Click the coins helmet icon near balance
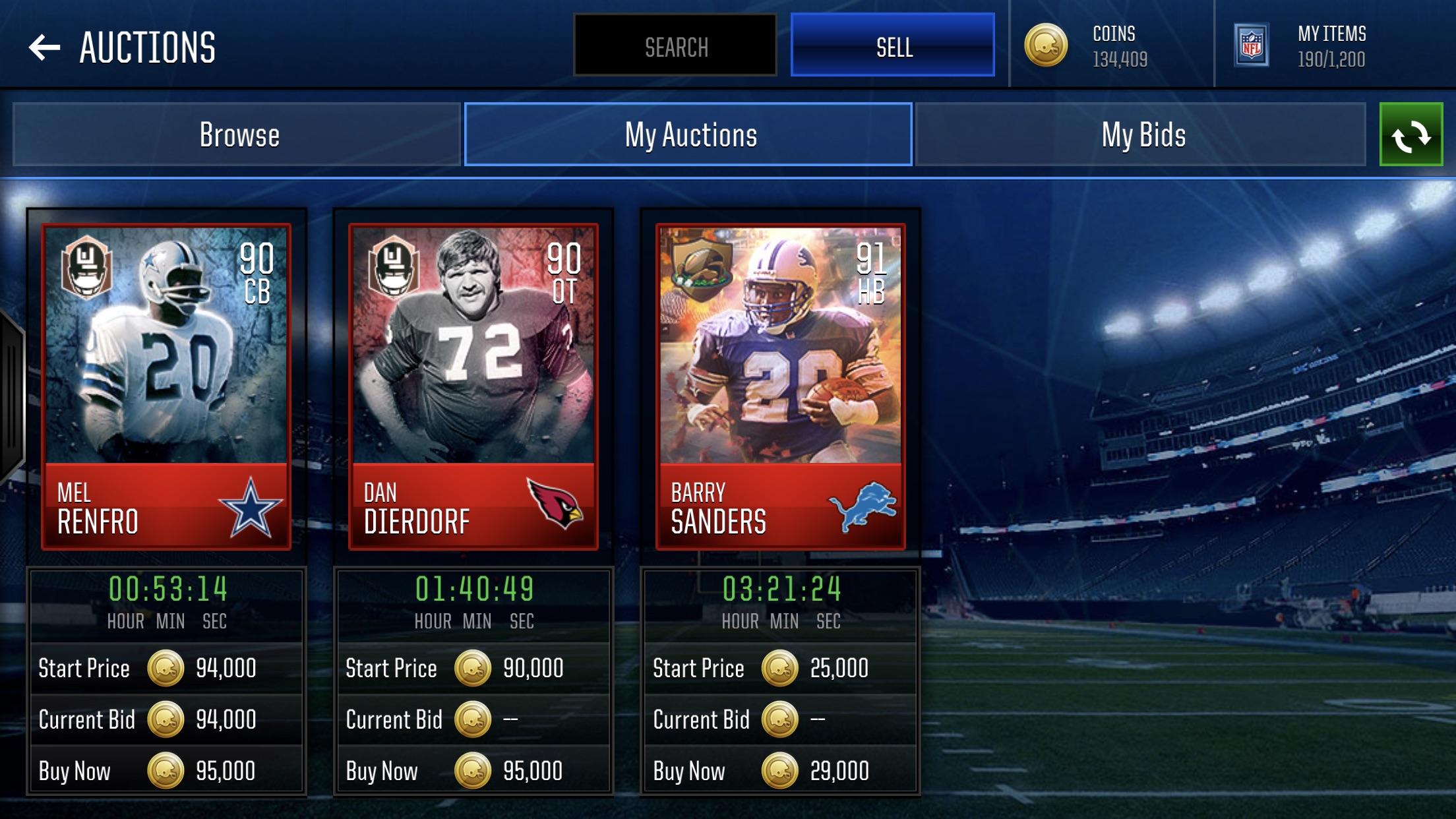The image size is (1456, 819). 1048,46
